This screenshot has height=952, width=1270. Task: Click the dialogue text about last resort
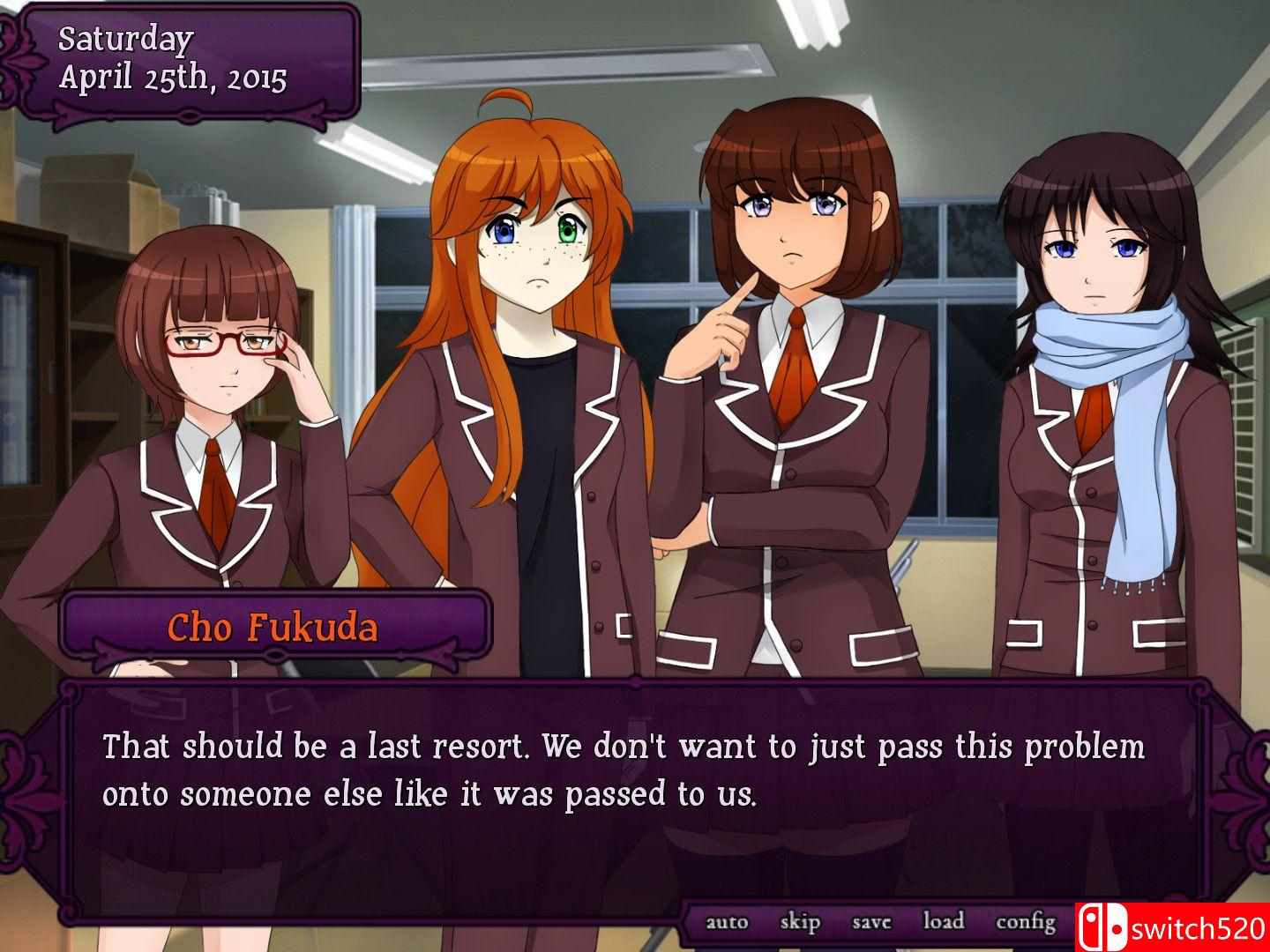[622, 769]
